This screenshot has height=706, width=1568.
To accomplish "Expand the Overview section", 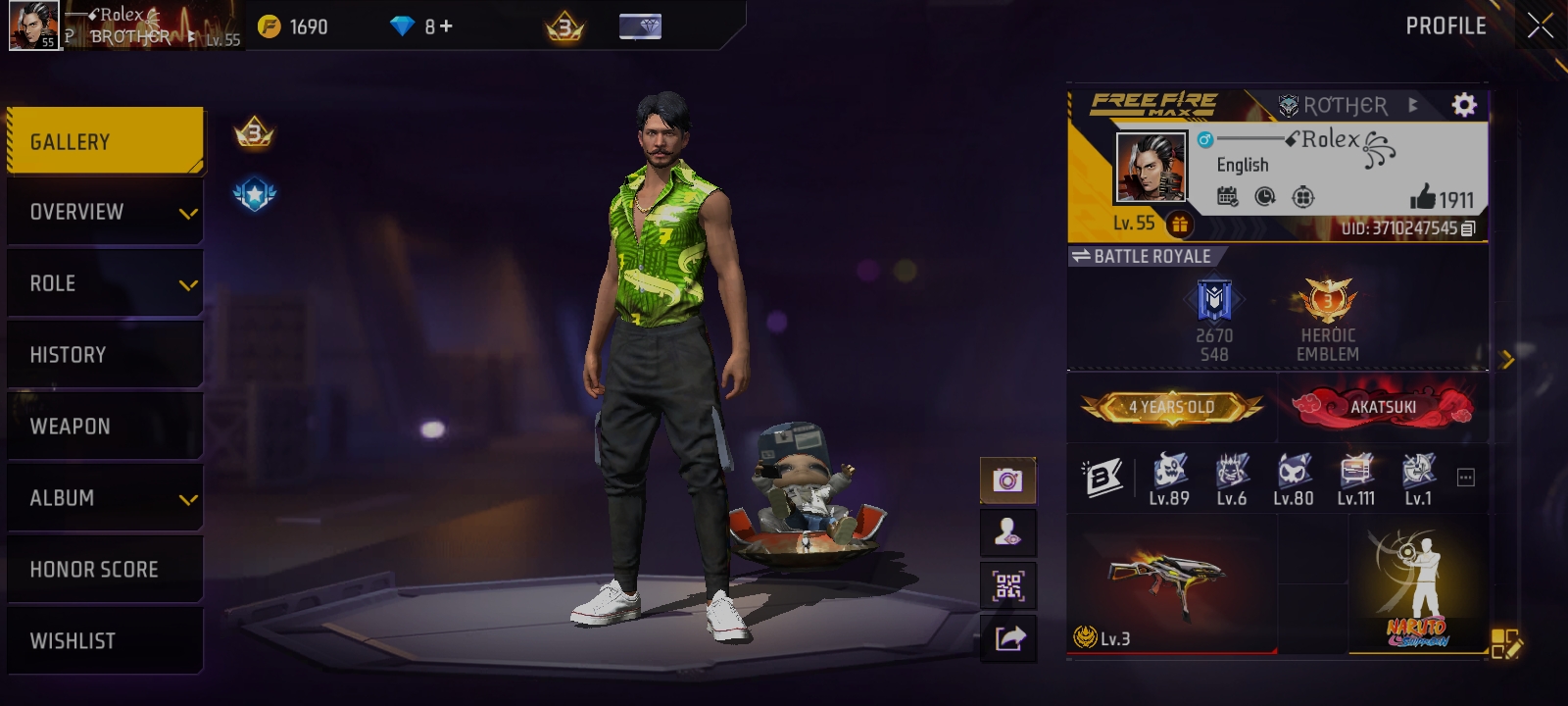I will tap(105, 211).
